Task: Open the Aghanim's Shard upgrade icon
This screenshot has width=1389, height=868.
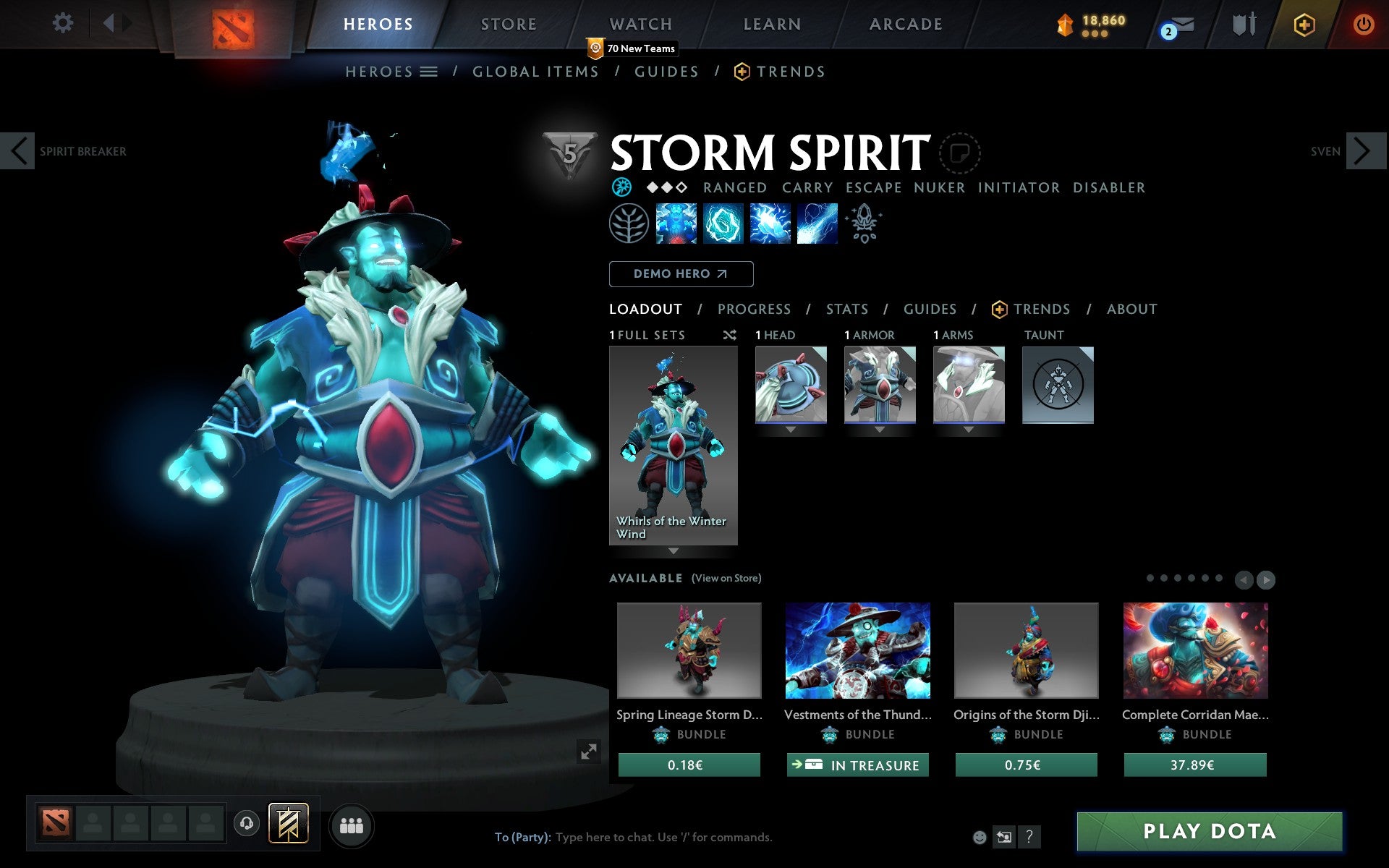Action: coord(865,224)
